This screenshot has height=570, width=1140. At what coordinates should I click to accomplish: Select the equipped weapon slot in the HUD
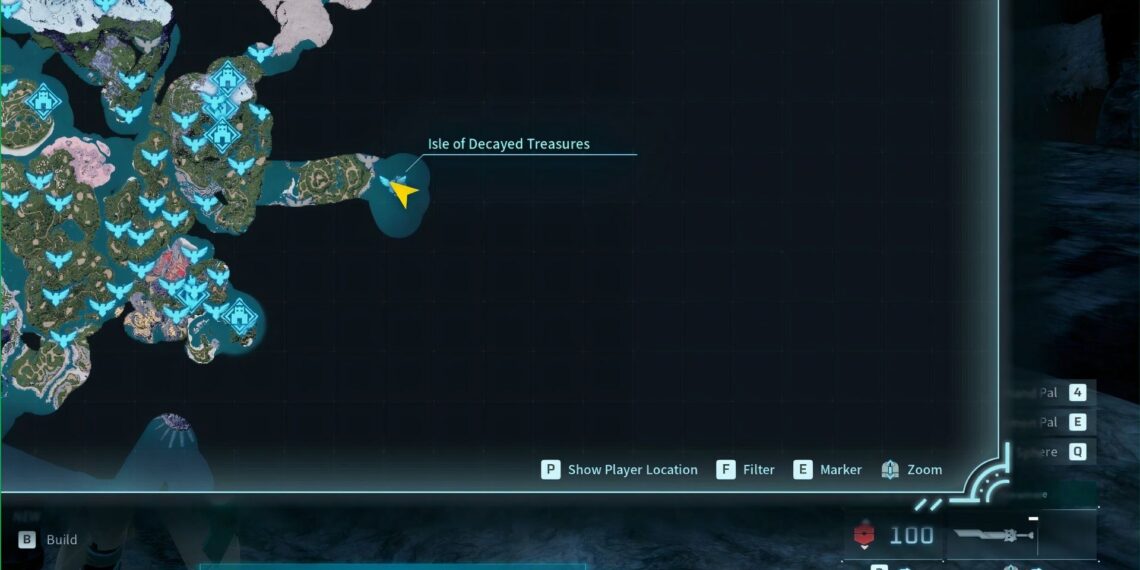click(992, 535)
